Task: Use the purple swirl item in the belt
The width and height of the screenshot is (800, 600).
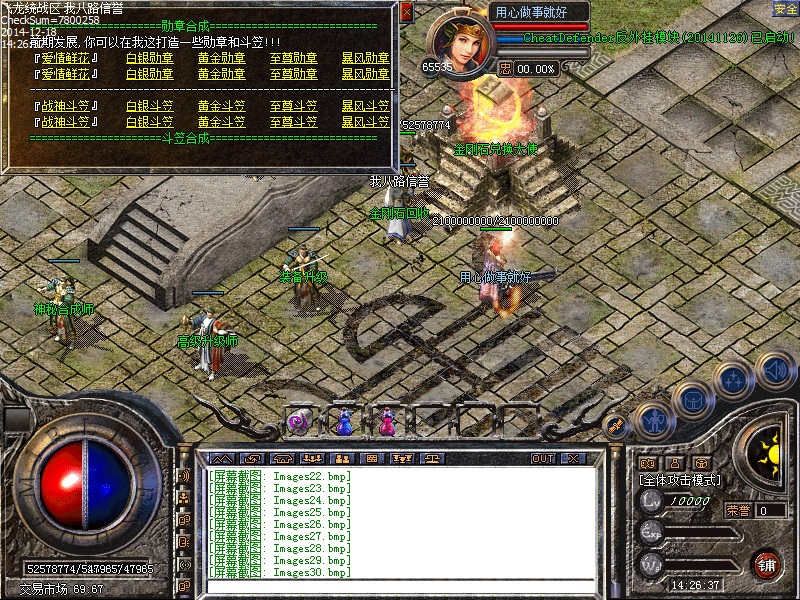Action: click(x=298, y=423)
